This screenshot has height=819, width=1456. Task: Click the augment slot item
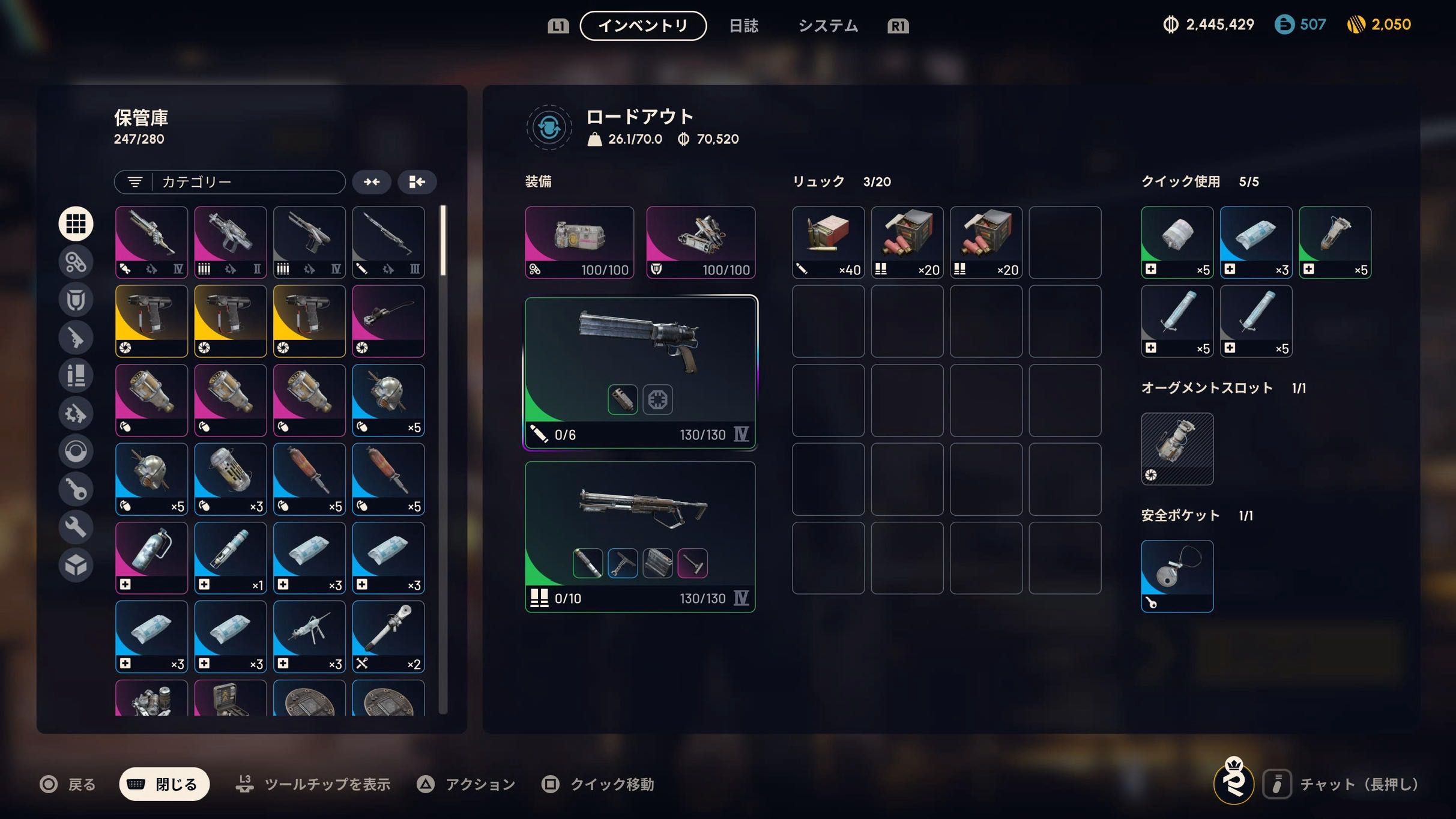pyautogui.click(x=1177, y=449)
